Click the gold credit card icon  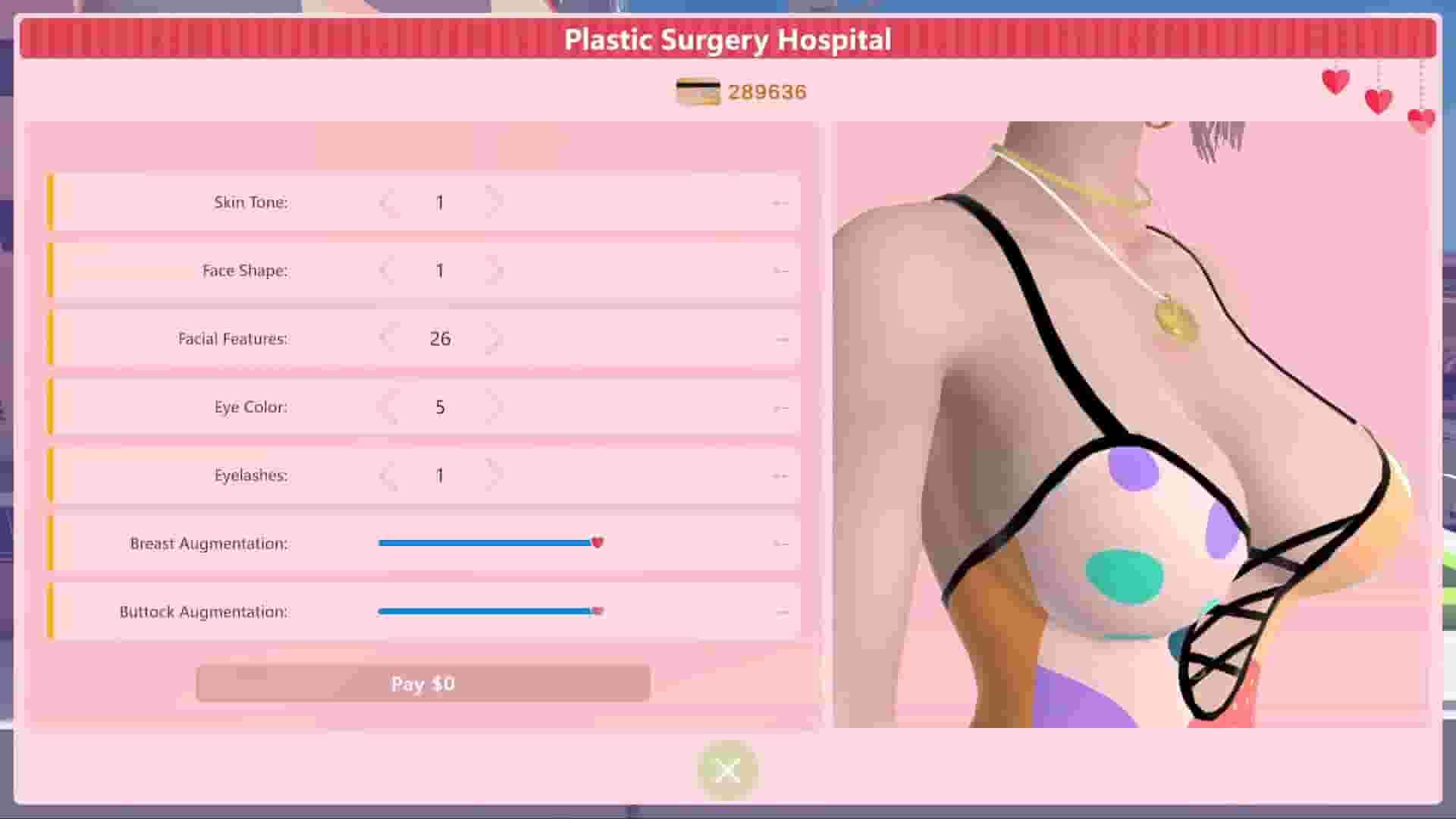tap(698, 91)
